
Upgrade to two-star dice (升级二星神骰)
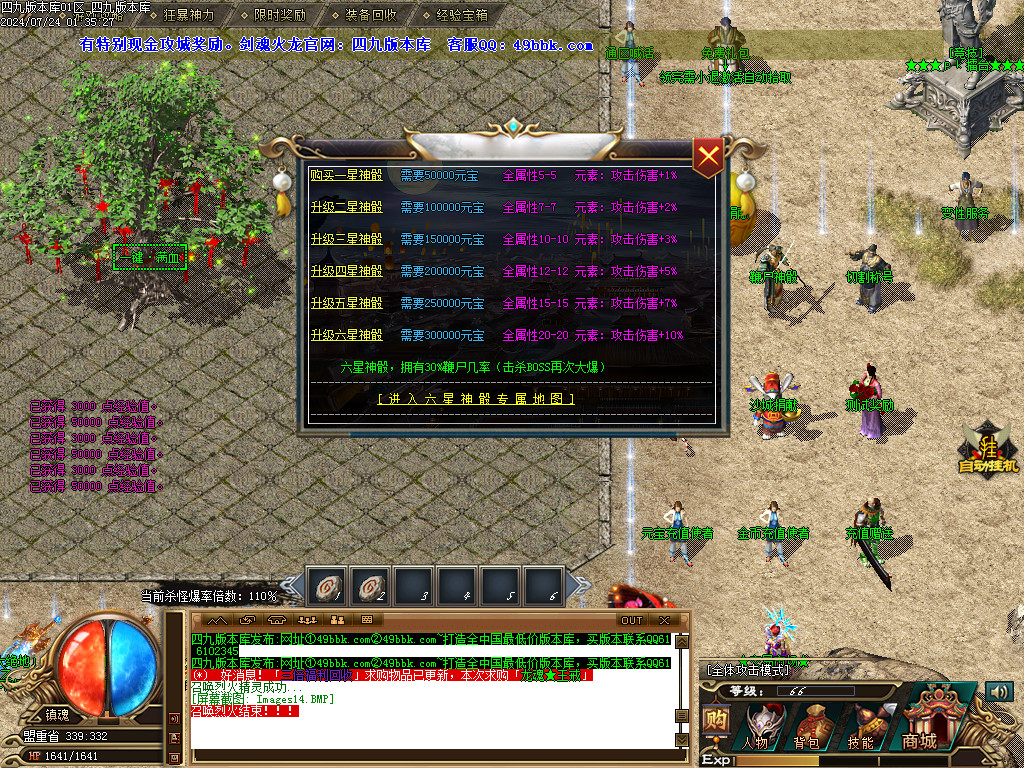pos(346,208)
